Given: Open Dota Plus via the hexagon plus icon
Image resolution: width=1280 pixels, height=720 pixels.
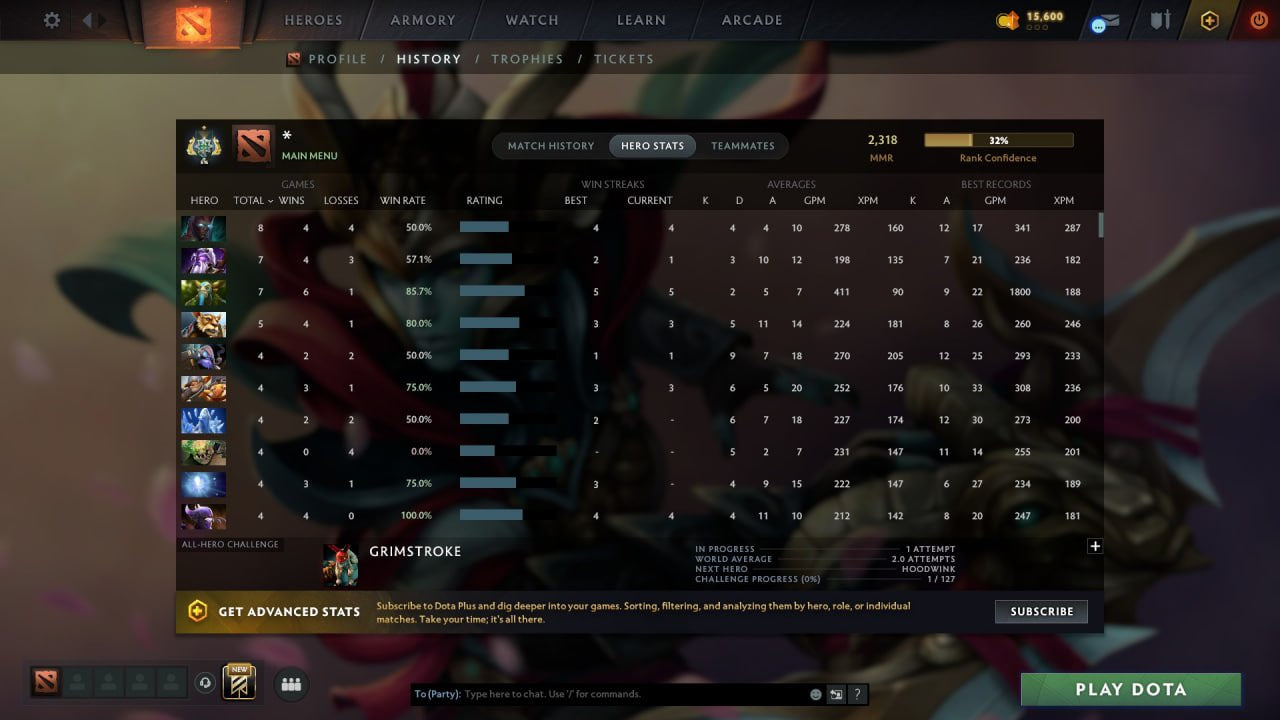Looking at the screenshot, I should [x=1209, y=19].
